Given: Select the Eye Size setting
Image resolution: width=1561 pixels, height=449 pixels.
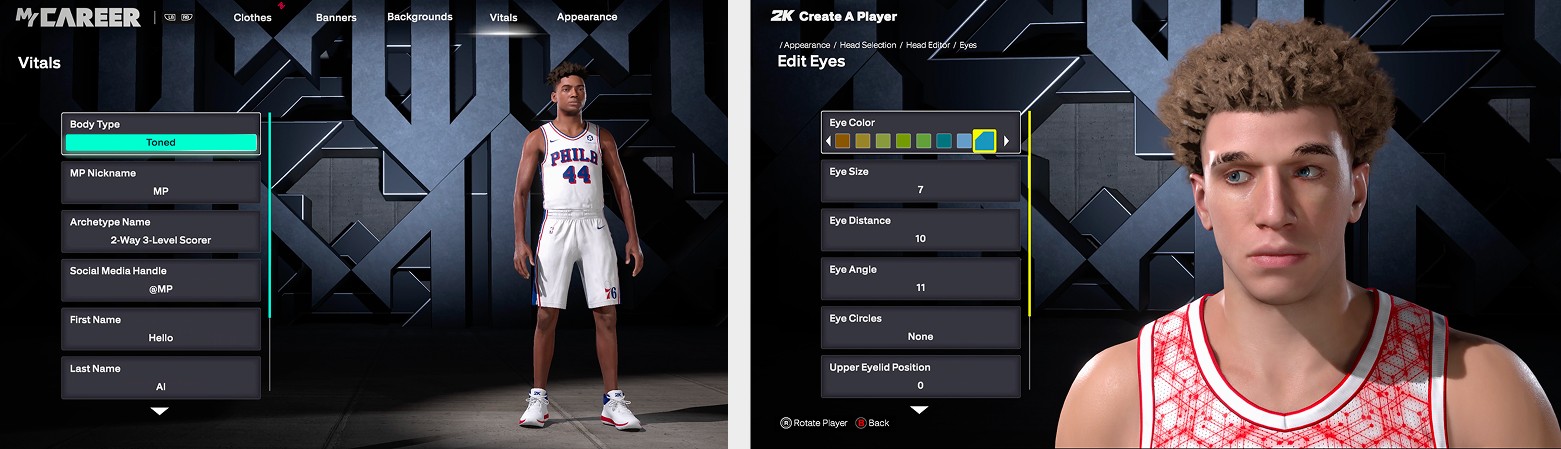Looking at the screenshot, I should click(920, 181).
